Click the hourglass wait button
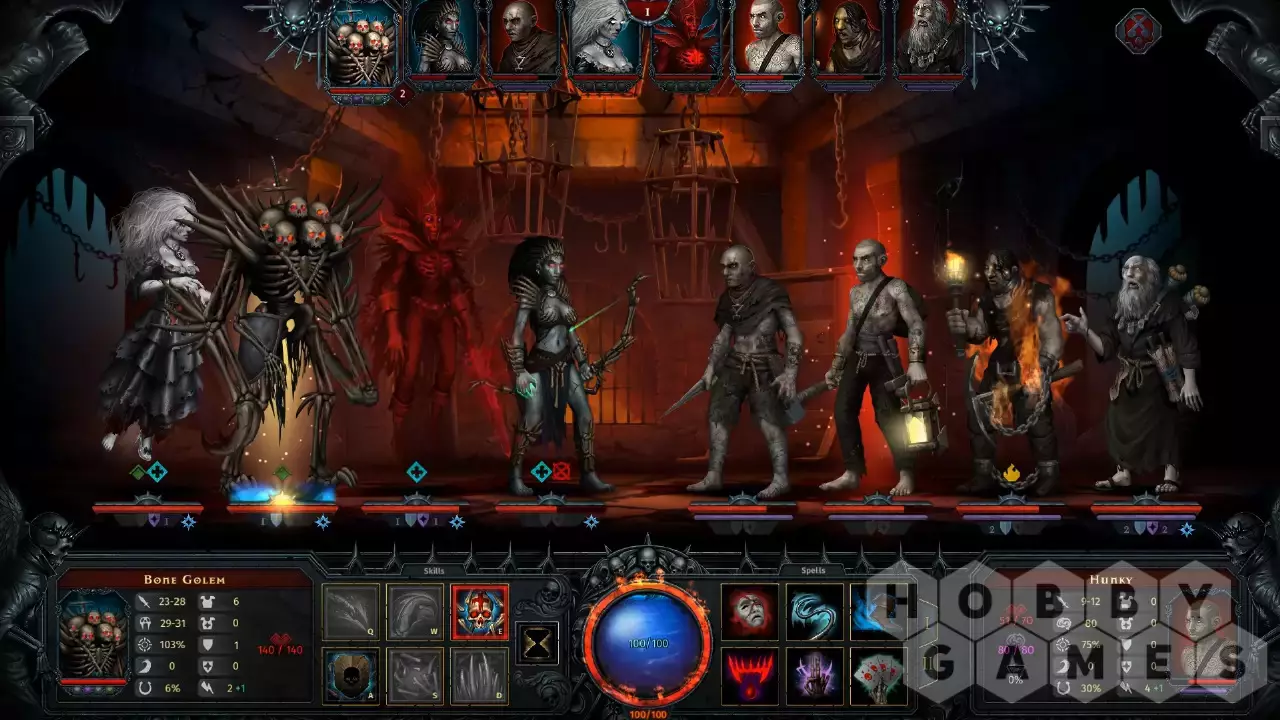Image resolution: width=1280 pixels, height=720 pixels. point(537,644)
